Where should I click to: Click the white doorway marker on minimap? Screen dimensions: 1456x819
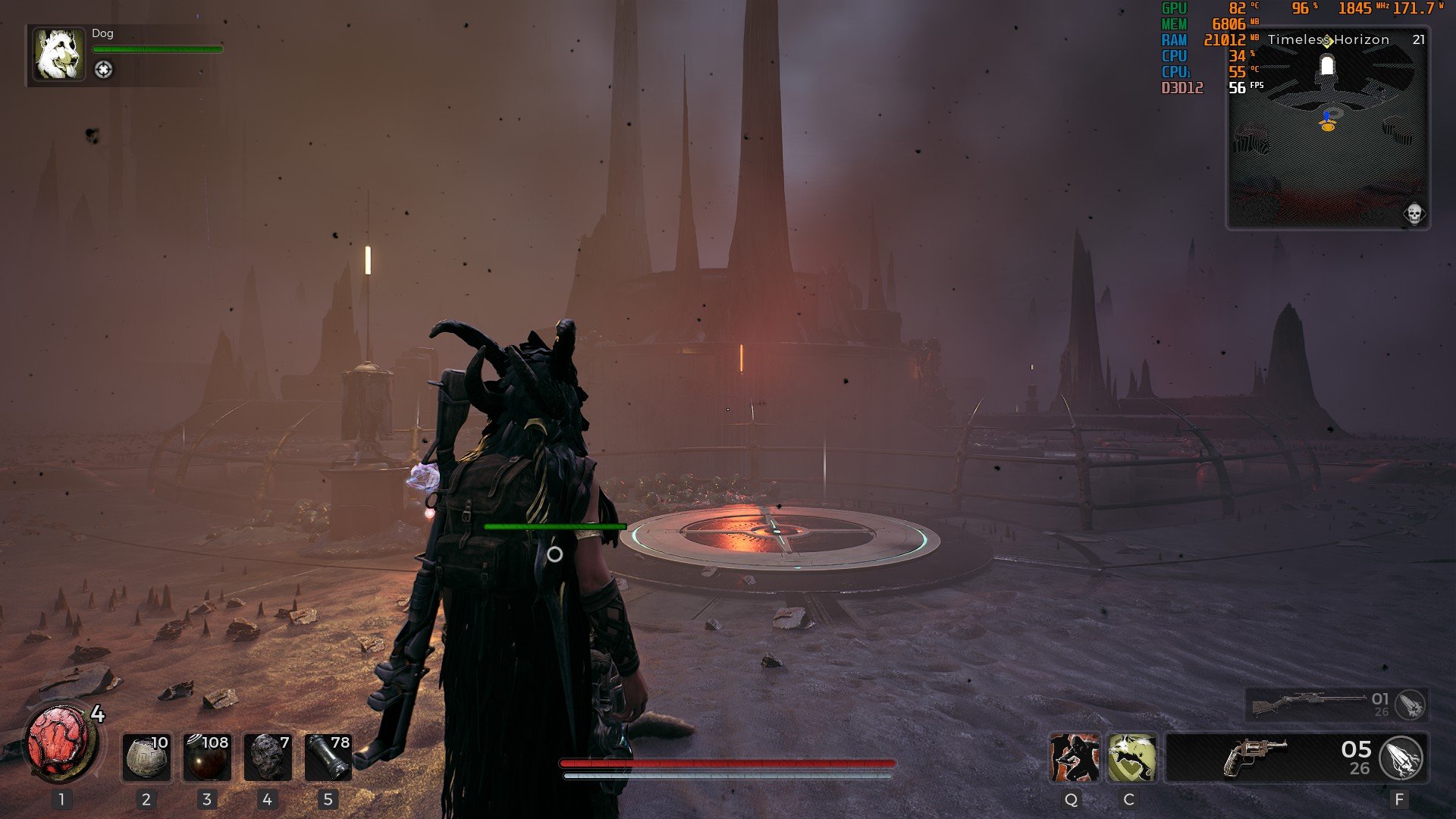1327,67
